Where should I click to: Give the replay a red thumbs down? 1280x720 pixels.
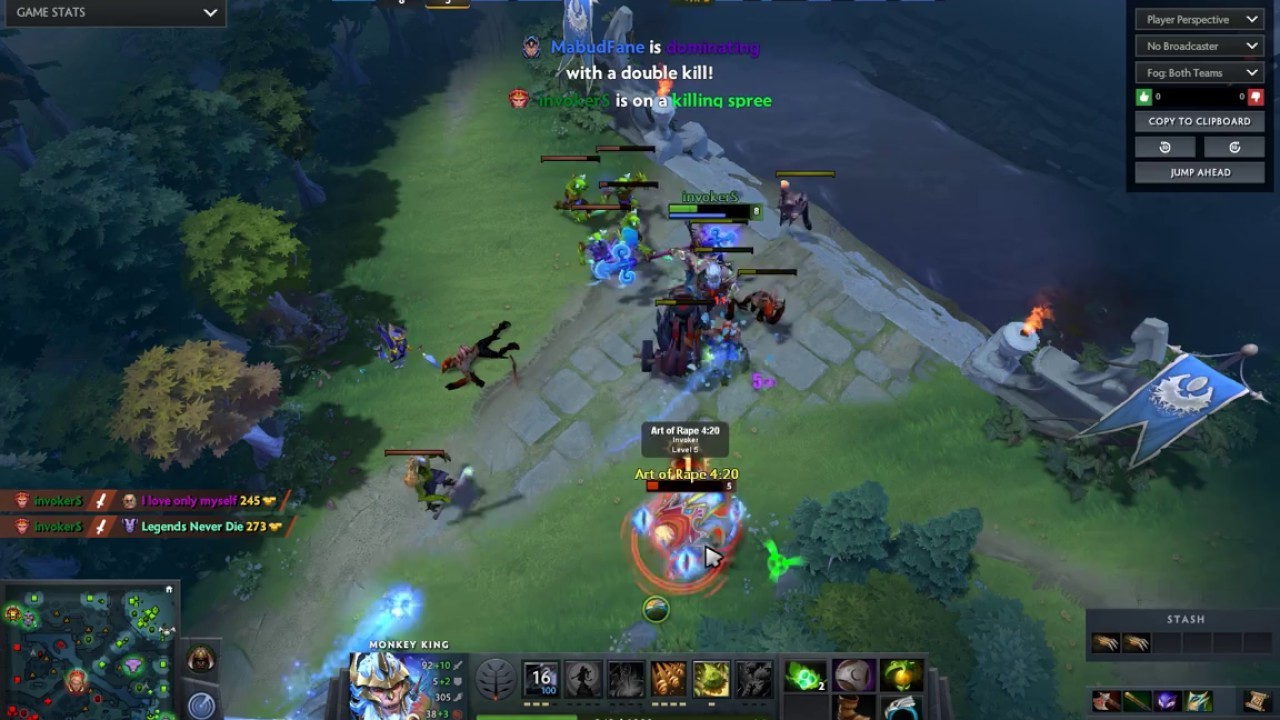1255,97
